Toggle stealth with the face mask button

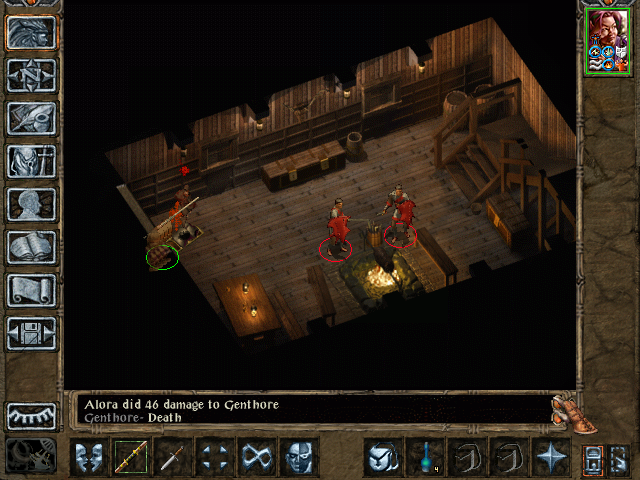point(298,457)
